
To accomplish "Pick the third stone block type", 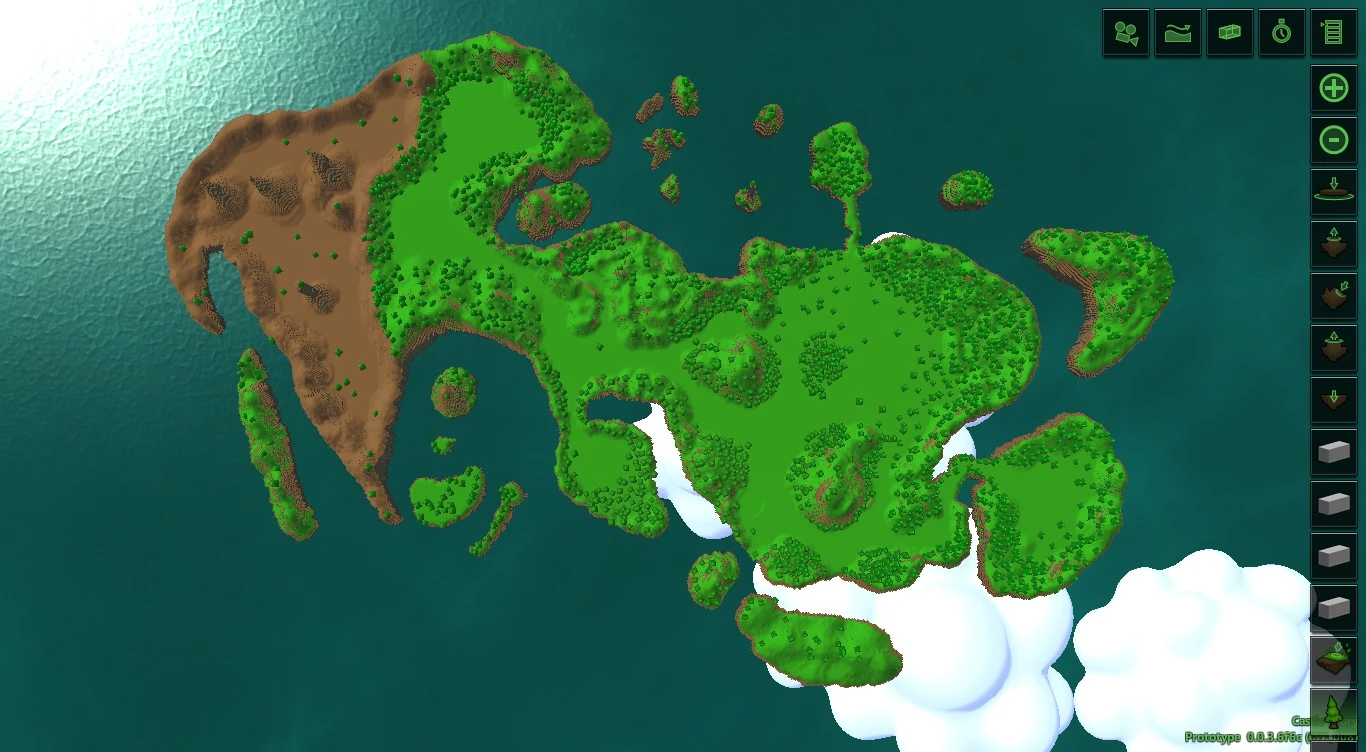I will pyautogui.click(x=1333, y=557).
